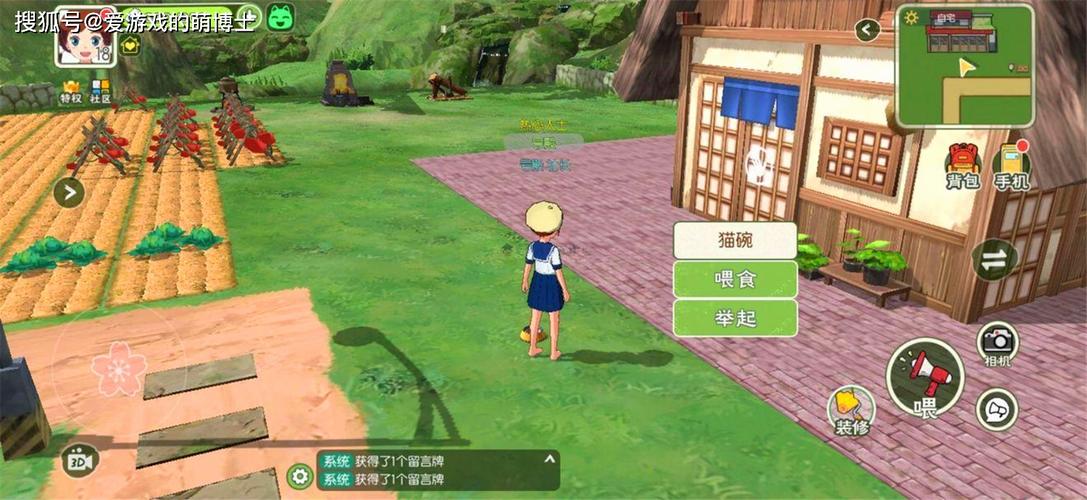The image size is (1087, 500).
Task: Open the yellow heart house icon
Action: pyautogui.click(x=129, y=45)
